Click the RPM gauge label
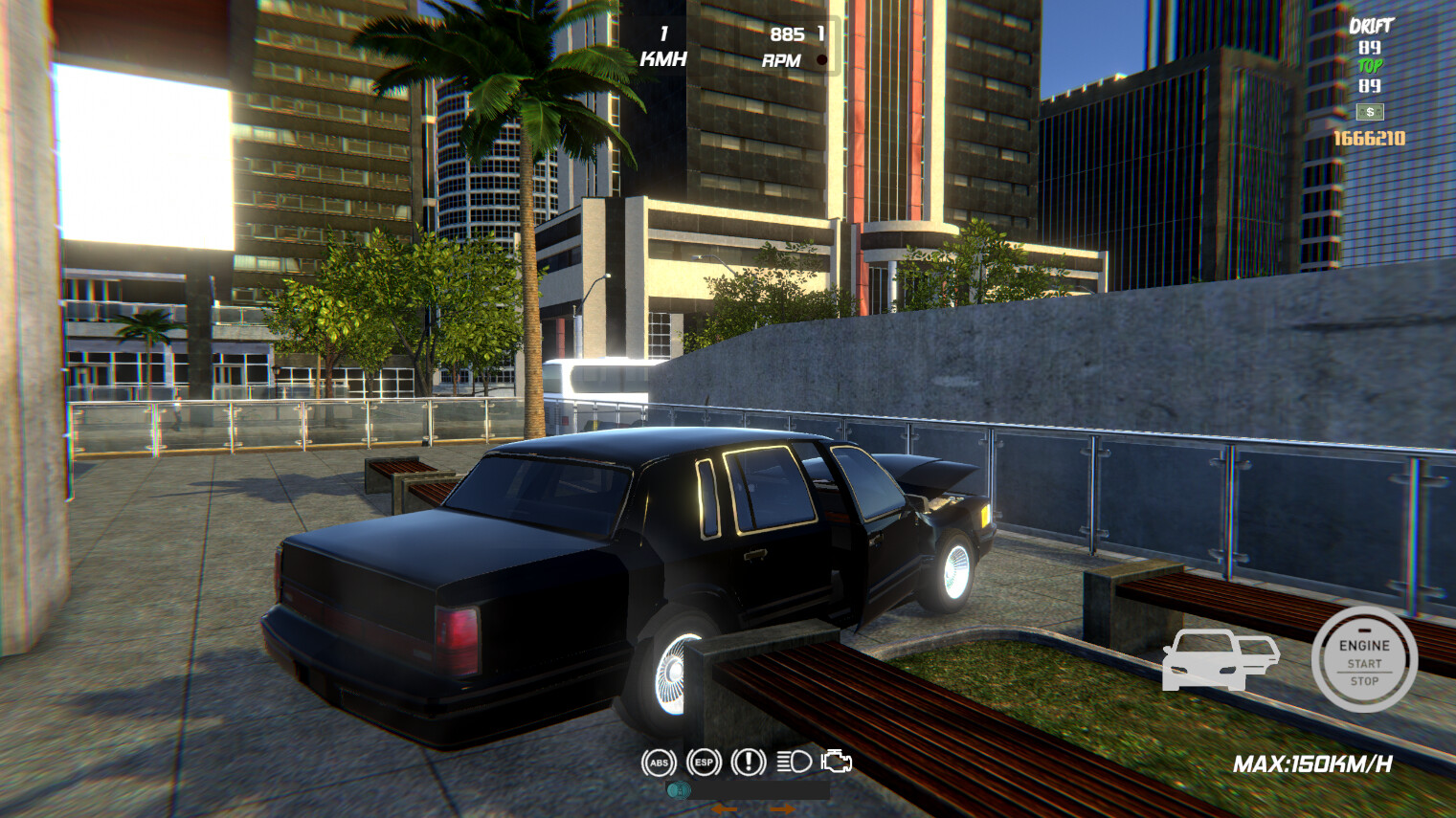This screenshot has height=818, width=1456. (780, 59)
